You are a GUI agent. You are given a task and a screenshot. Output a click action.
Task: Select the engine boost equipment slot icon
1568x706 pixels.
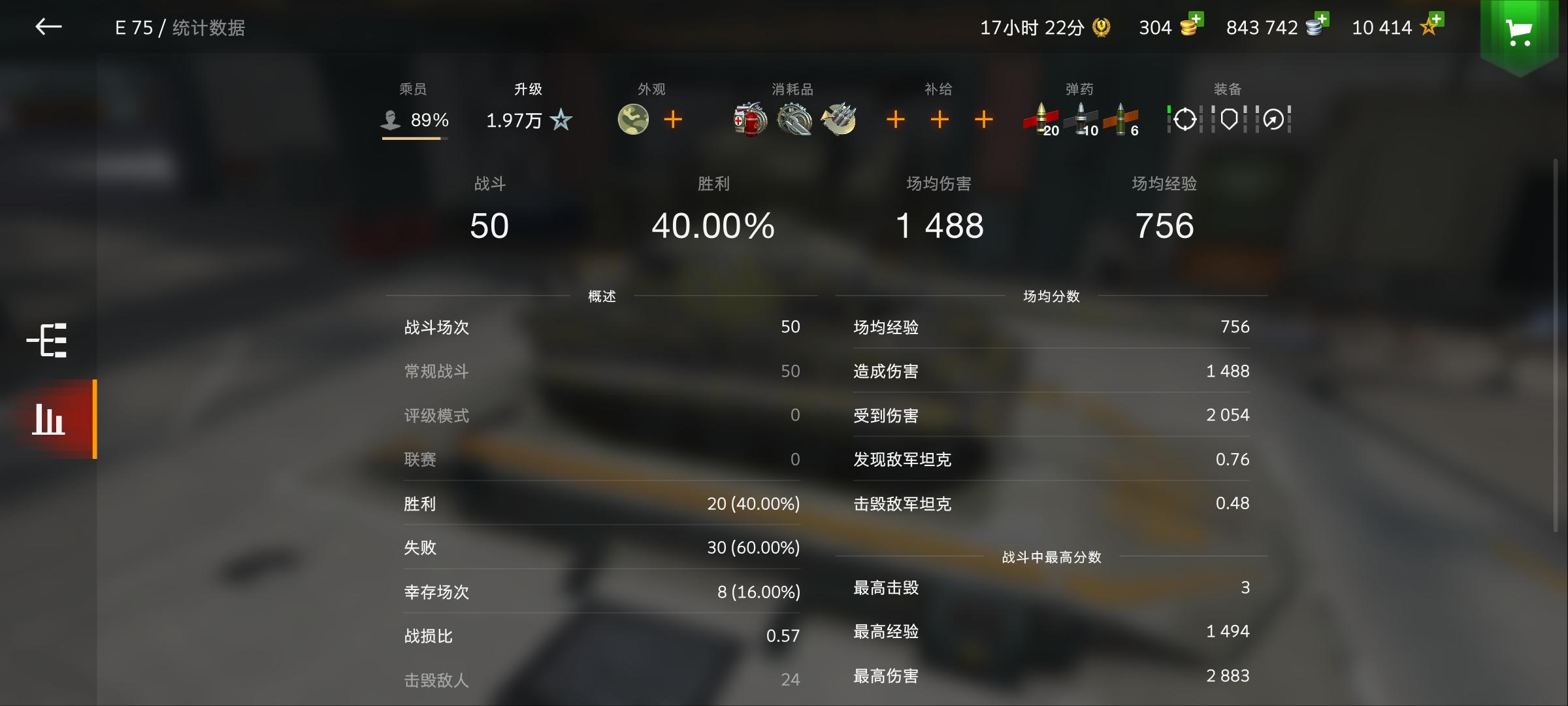(x=1273, y=119)
